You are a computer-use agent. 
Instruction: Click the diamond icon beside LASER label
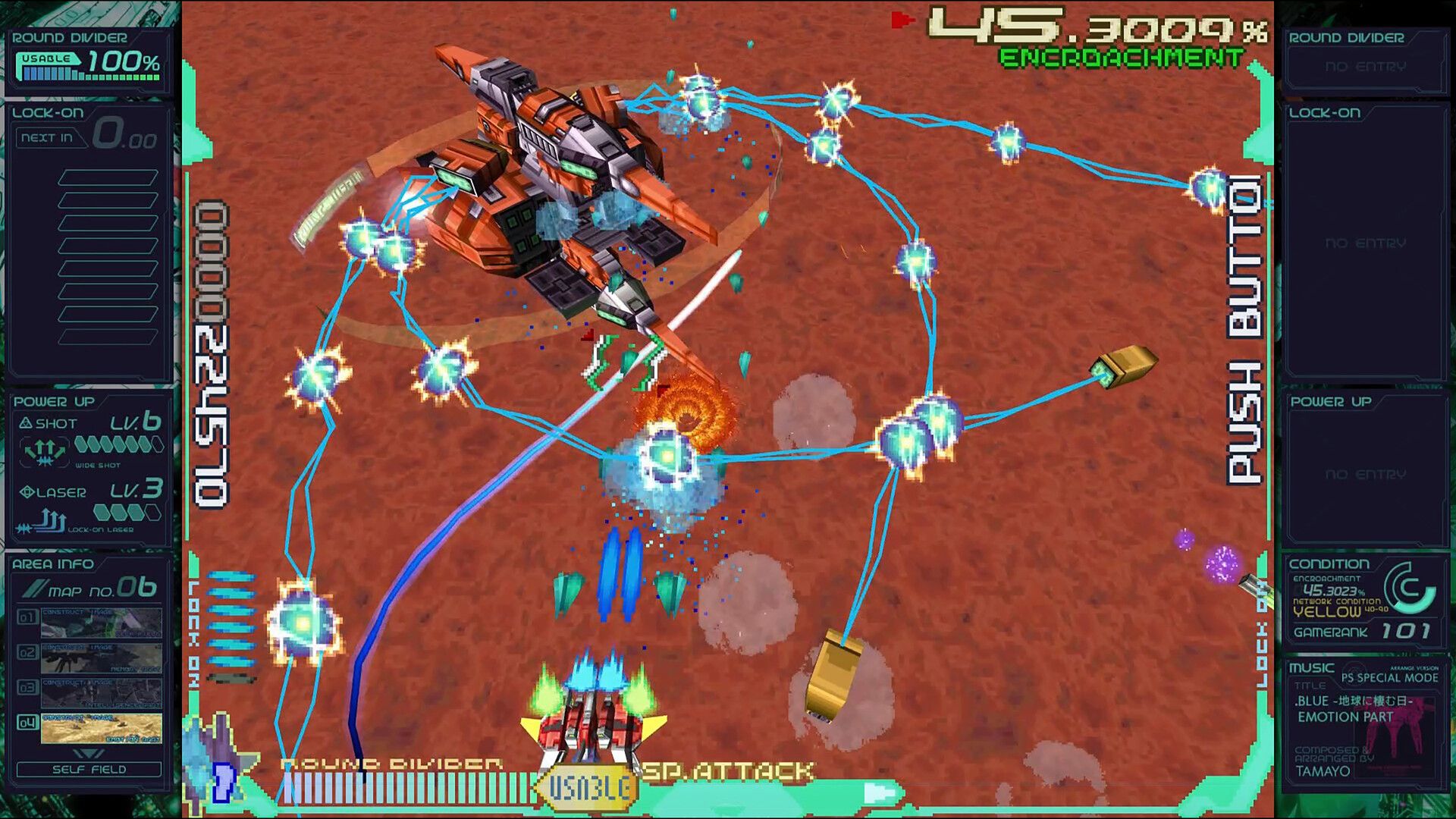[x=25, y=492]
